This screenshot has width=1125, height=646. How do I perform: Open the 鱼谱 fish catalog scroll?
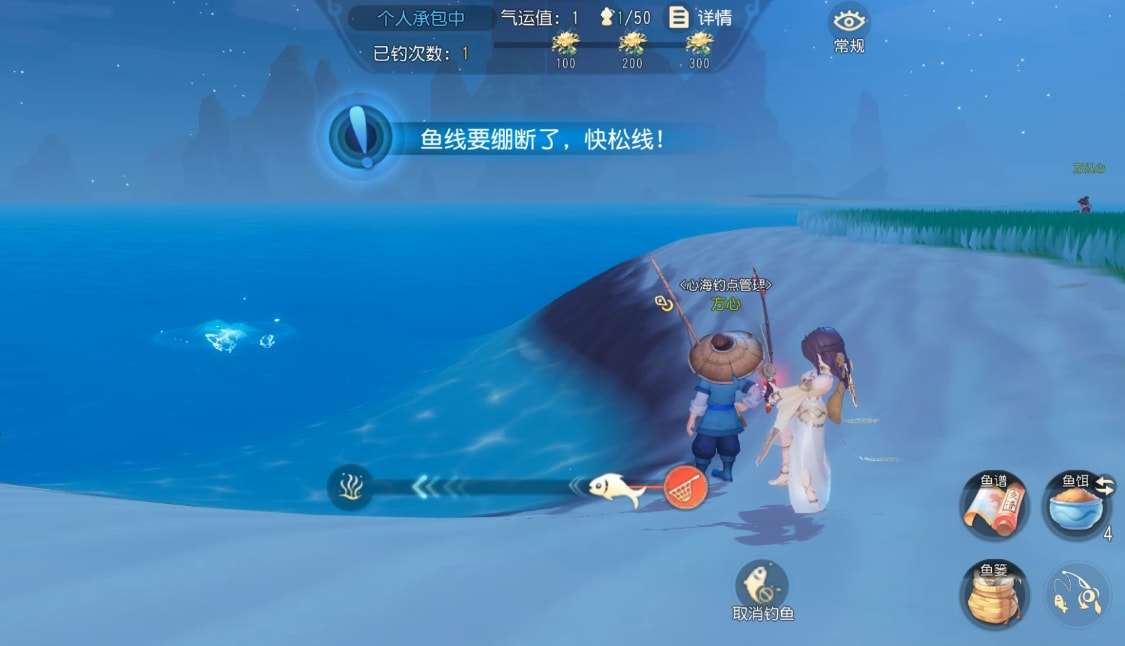click(994, 505)
